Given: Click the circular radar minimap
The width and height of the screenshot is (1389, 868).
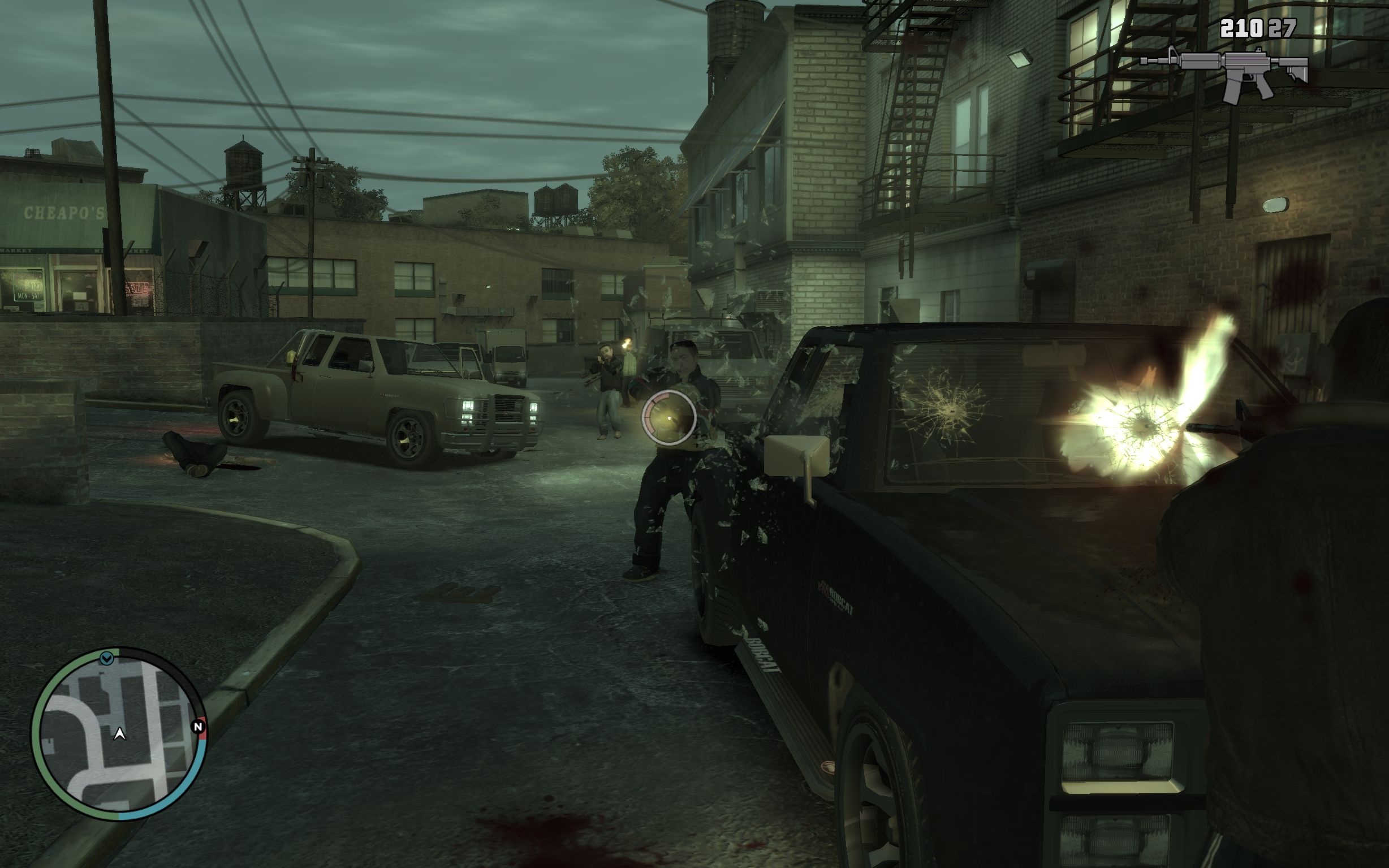Looking at the screenshot, I should pyautogui.click(x=119, y=733).
